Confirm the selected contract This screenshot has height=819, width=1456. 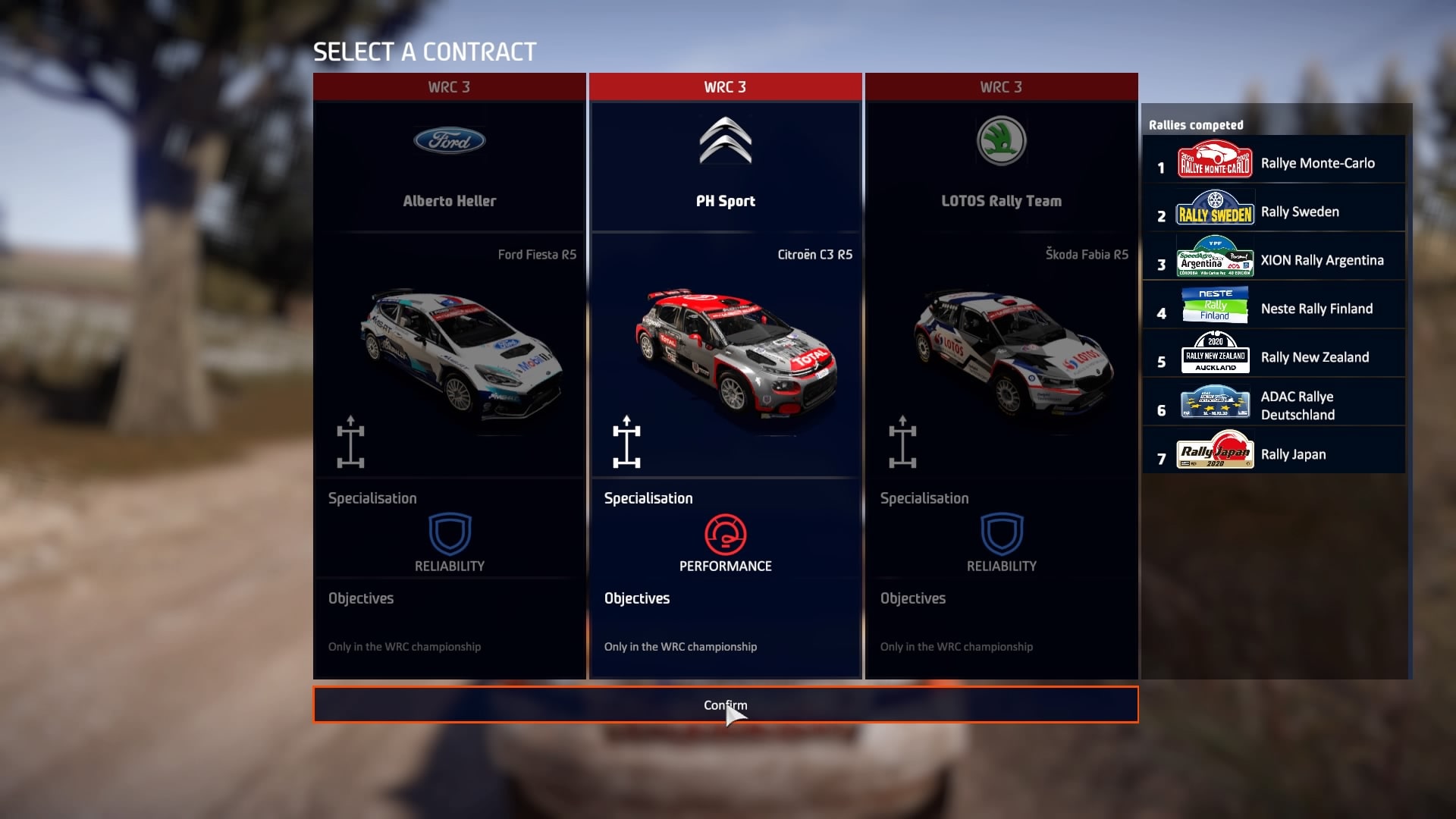(x=725, y=705)
